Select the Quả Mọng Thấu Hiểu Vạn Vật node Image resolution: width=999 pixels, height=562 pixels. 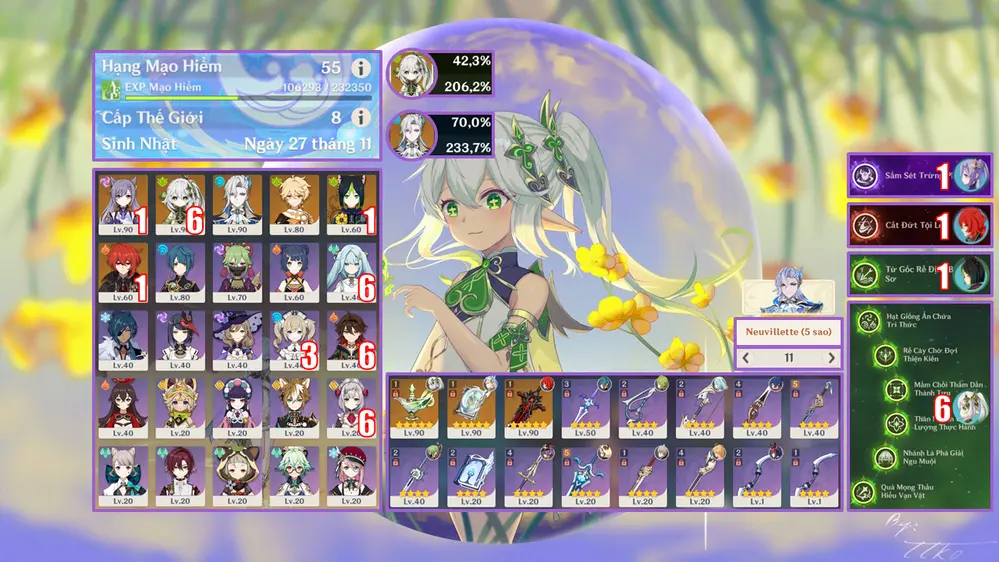click(864, 492)
